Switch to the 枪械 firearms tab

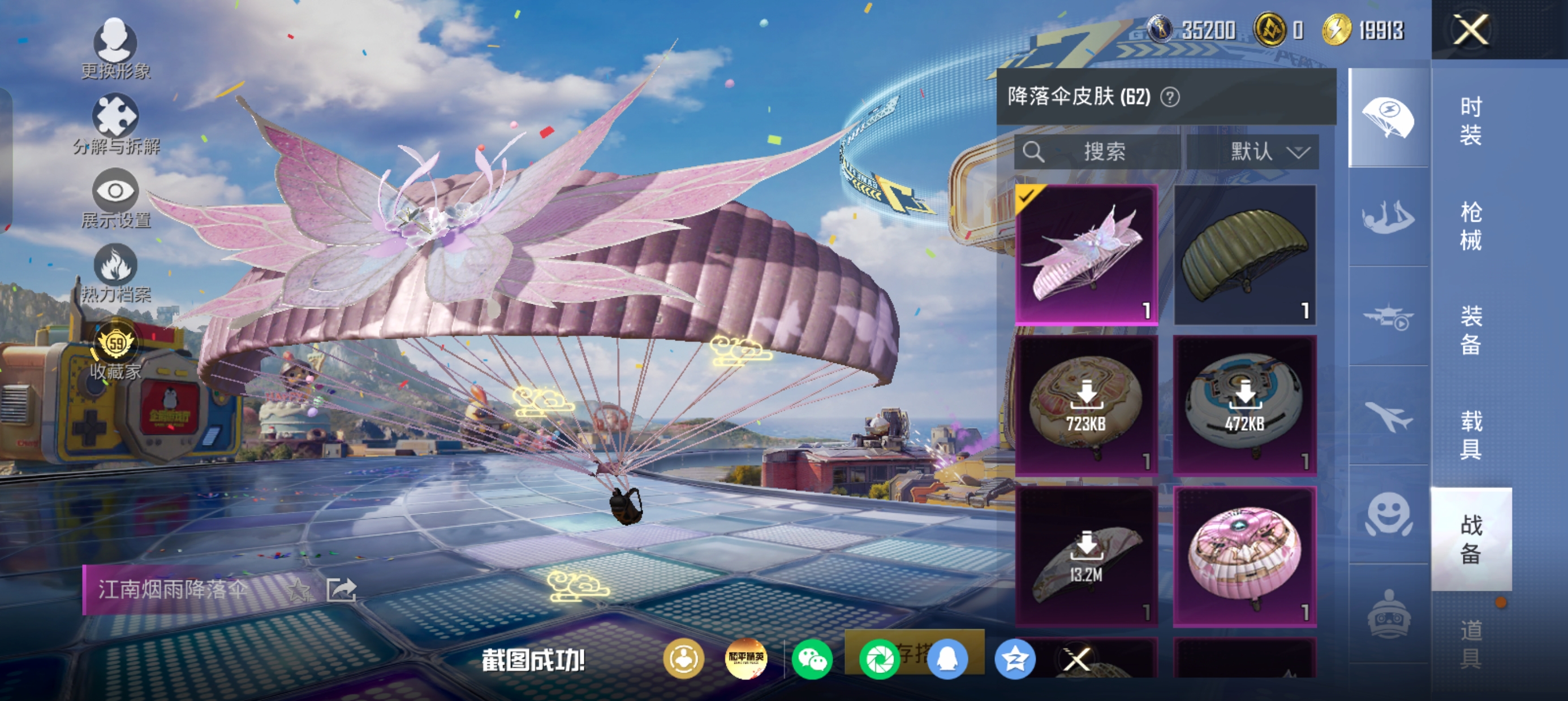(x=1471, y=226)
